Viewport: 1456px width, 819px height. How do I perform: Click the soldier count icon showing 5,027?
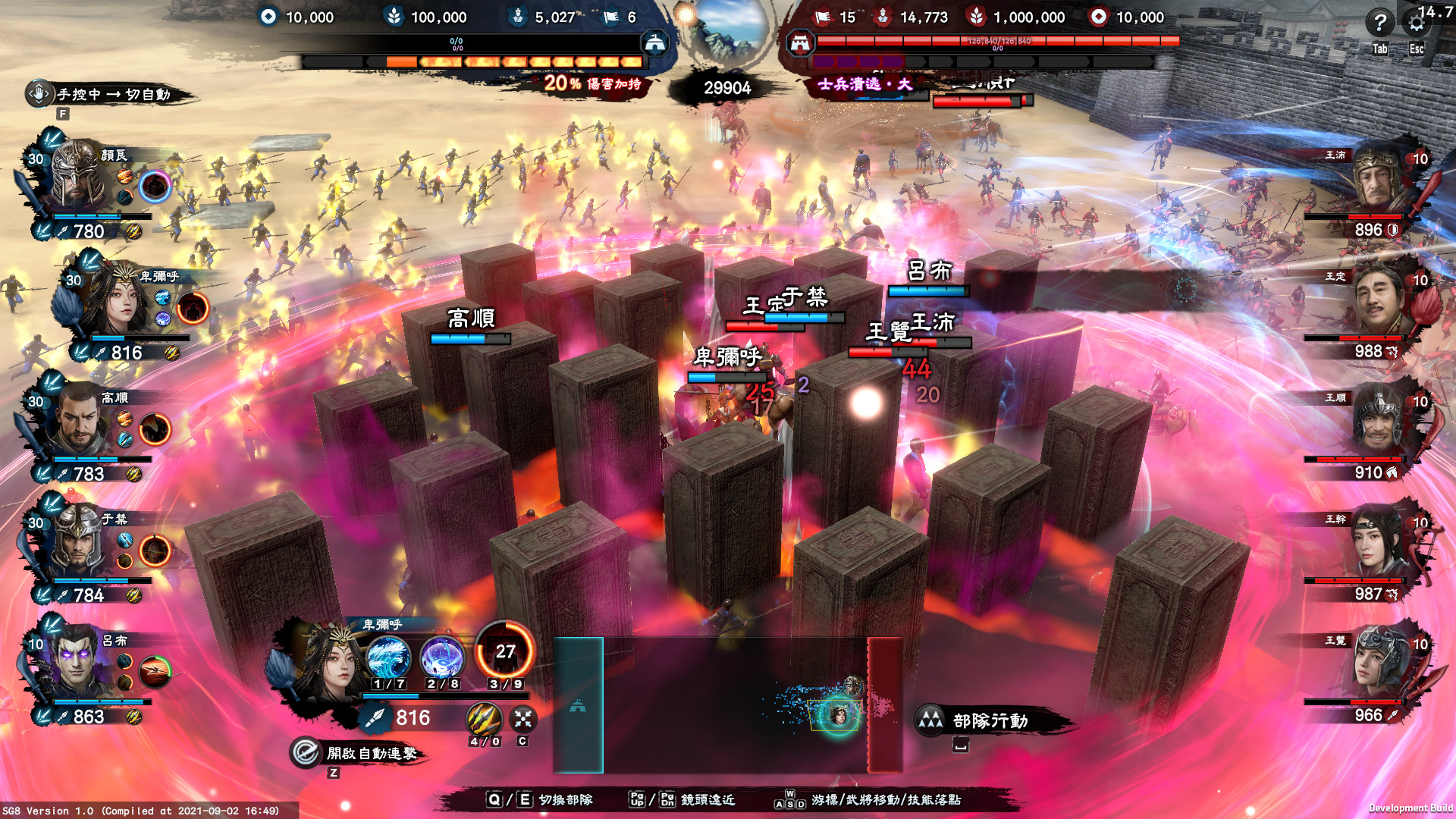click(x=519, y=17)
